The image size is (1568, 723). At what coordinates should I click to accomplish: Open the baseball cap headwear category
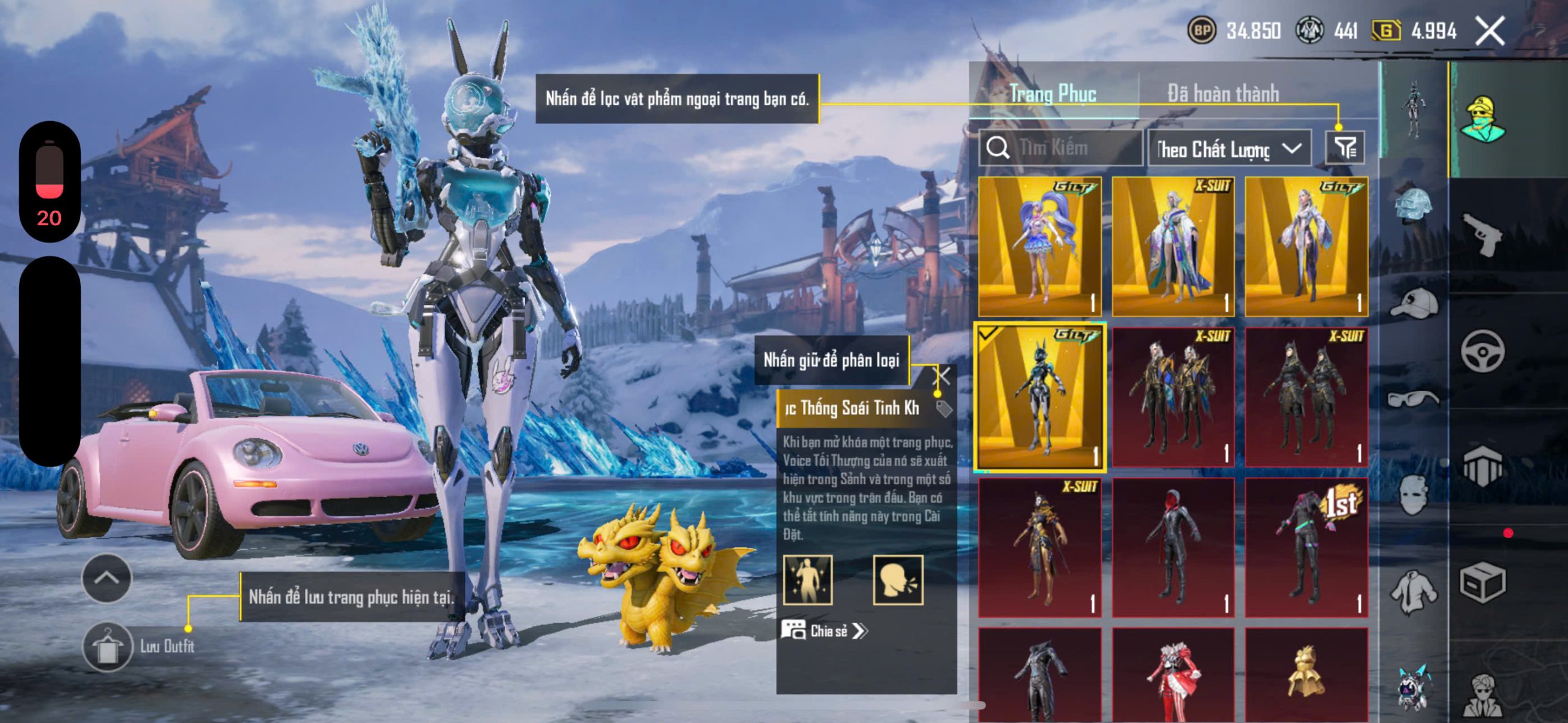(x=1413, y=304)
